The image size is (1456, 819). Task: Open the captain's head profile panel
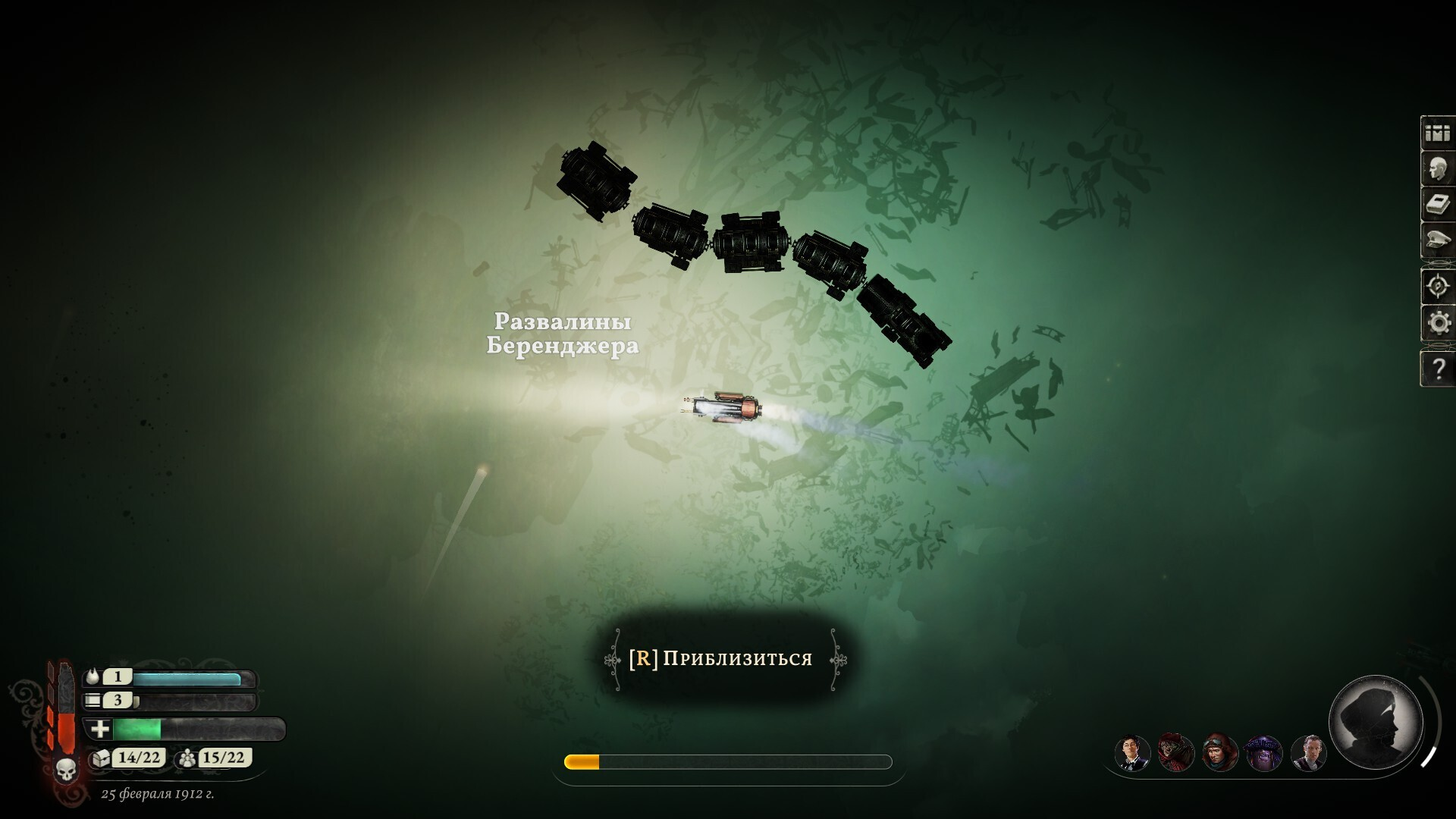1437,169
